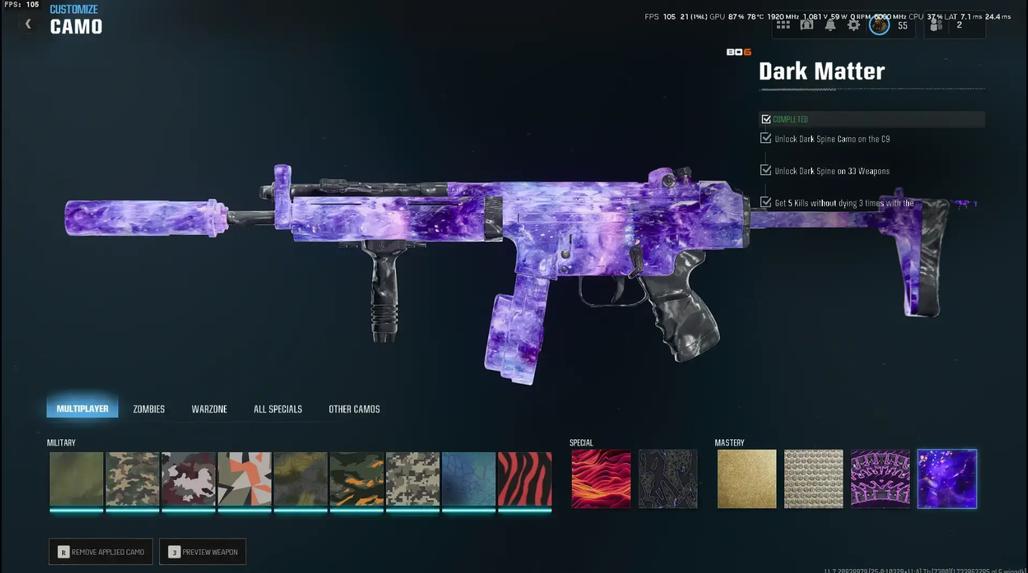Select the purple Dark Matter camo

point(947,479)
